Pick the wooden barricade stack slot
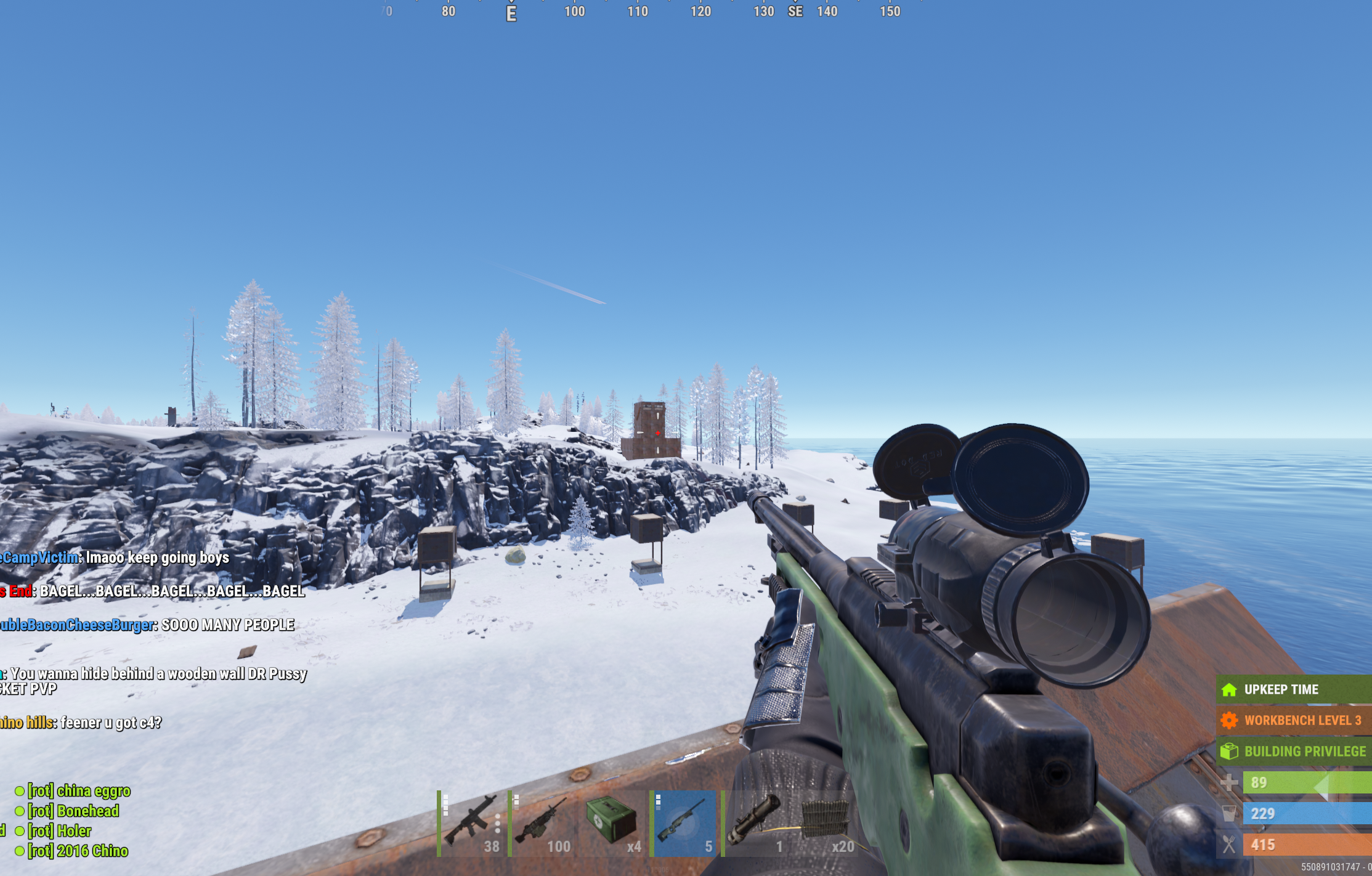1372x876 pixels. pyautogui.click(x=826, y=823)
